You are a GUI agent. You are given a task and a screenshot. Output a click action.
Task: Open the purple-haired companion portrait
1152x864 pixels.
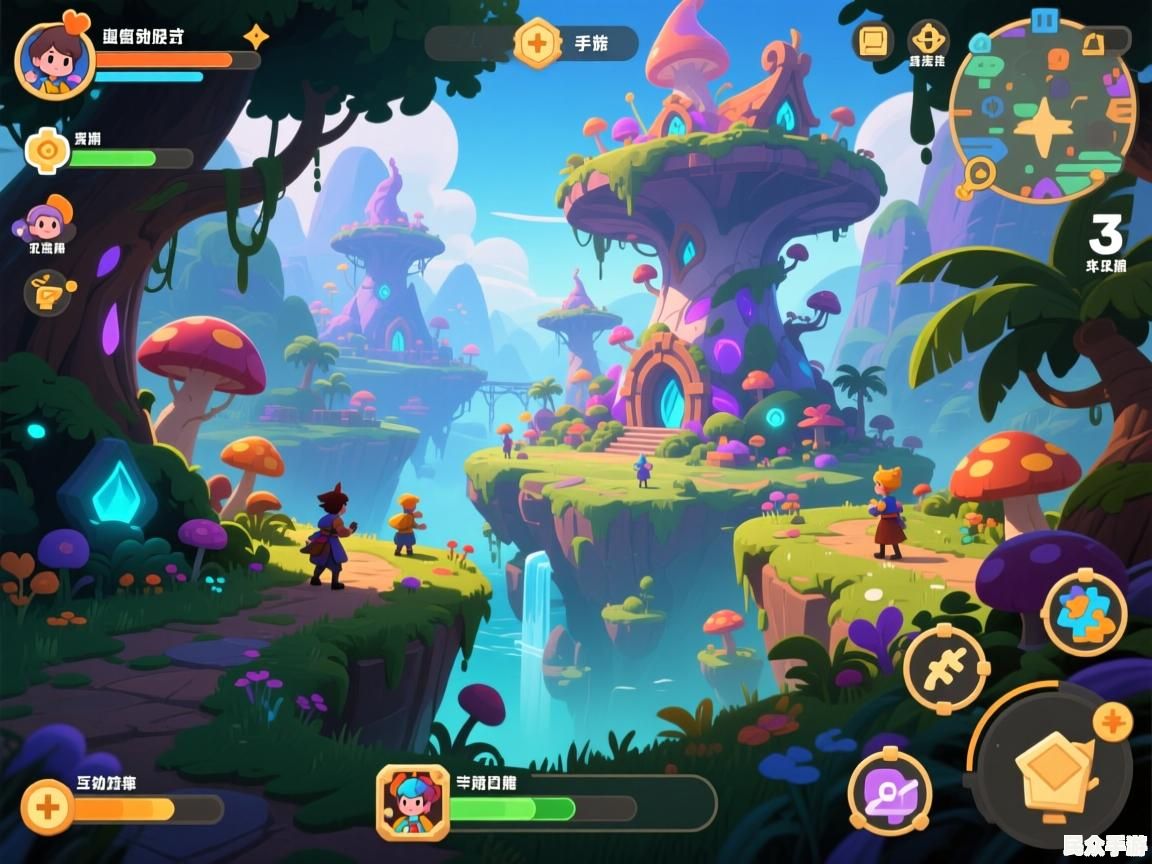46,222
